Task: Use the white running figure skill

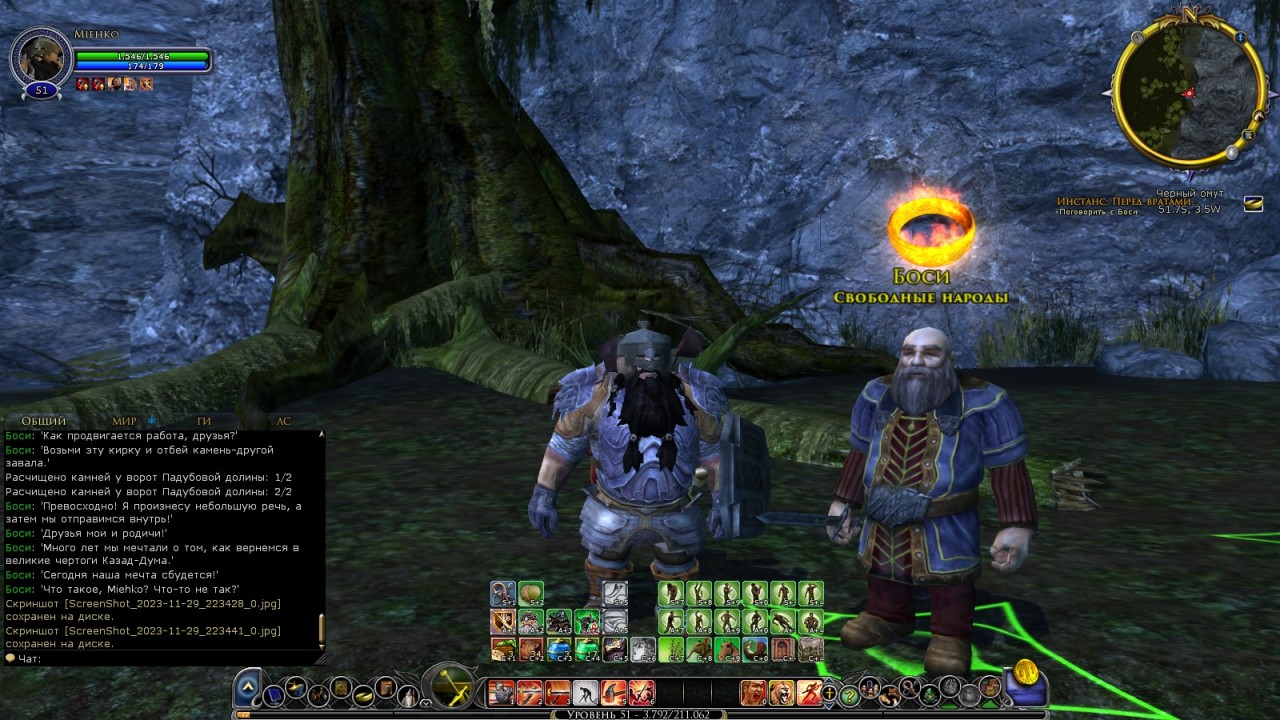Action: pos(585,691)
